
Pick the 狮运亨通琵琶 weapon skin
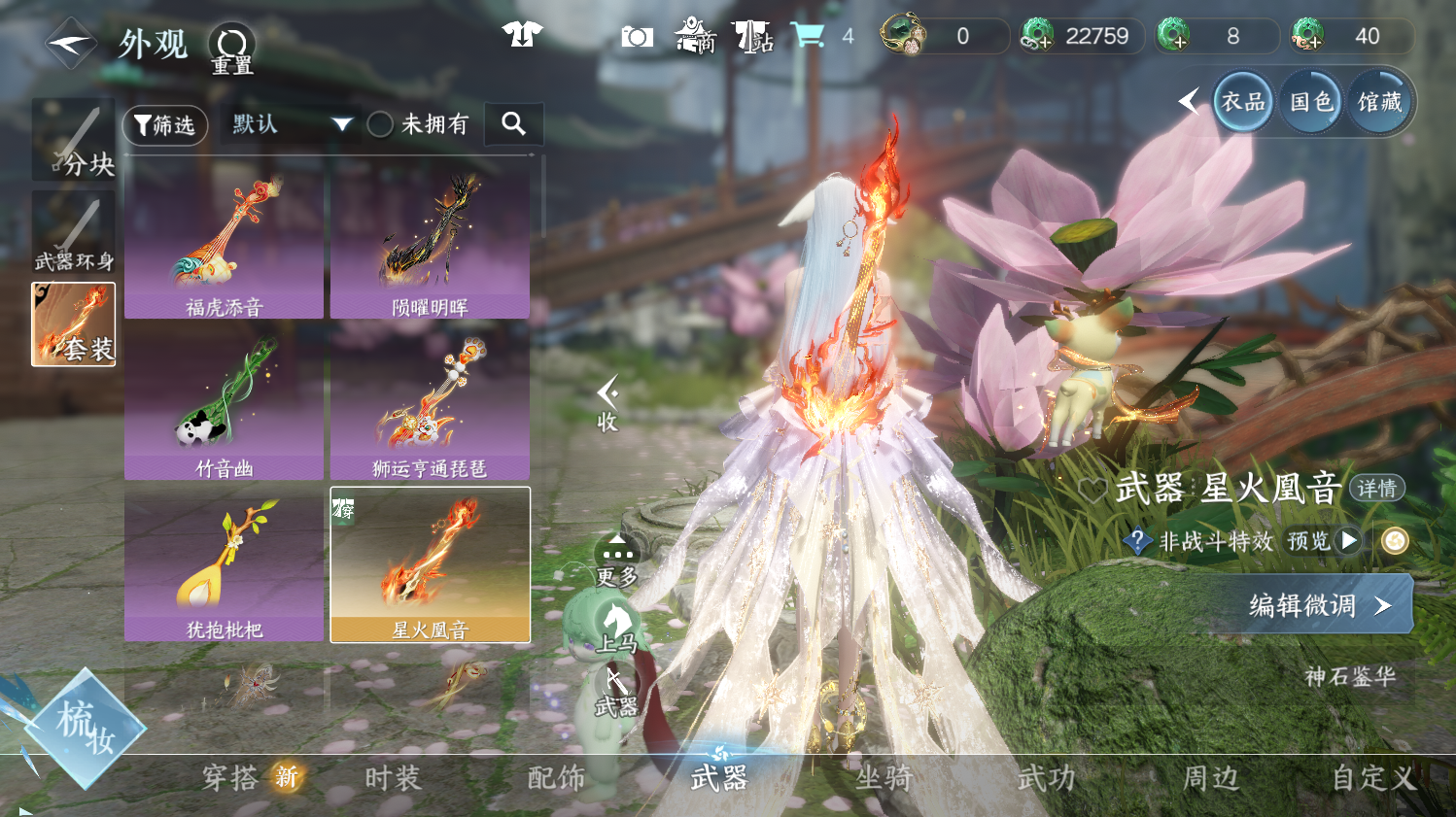430,404
